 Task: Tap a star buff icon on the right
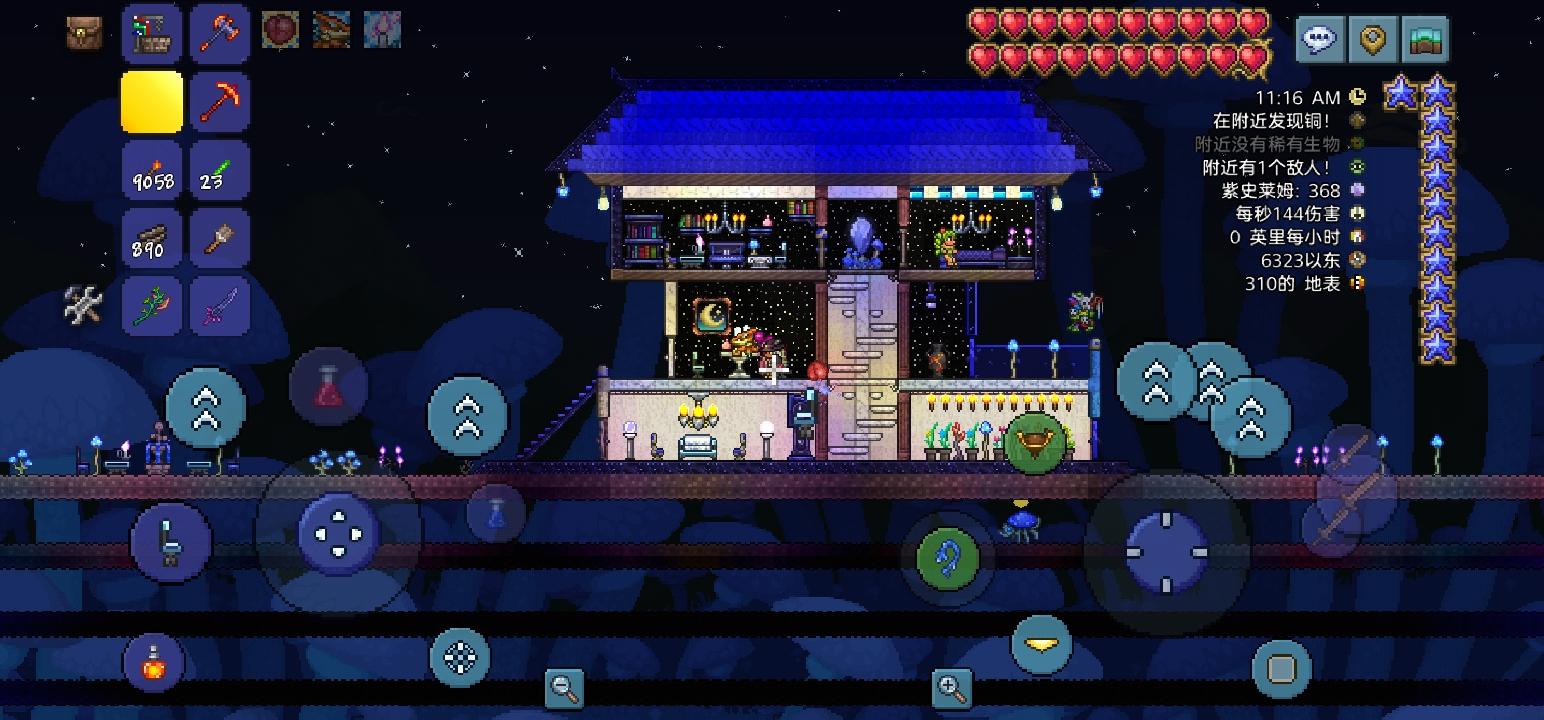tap(1436, 92)
